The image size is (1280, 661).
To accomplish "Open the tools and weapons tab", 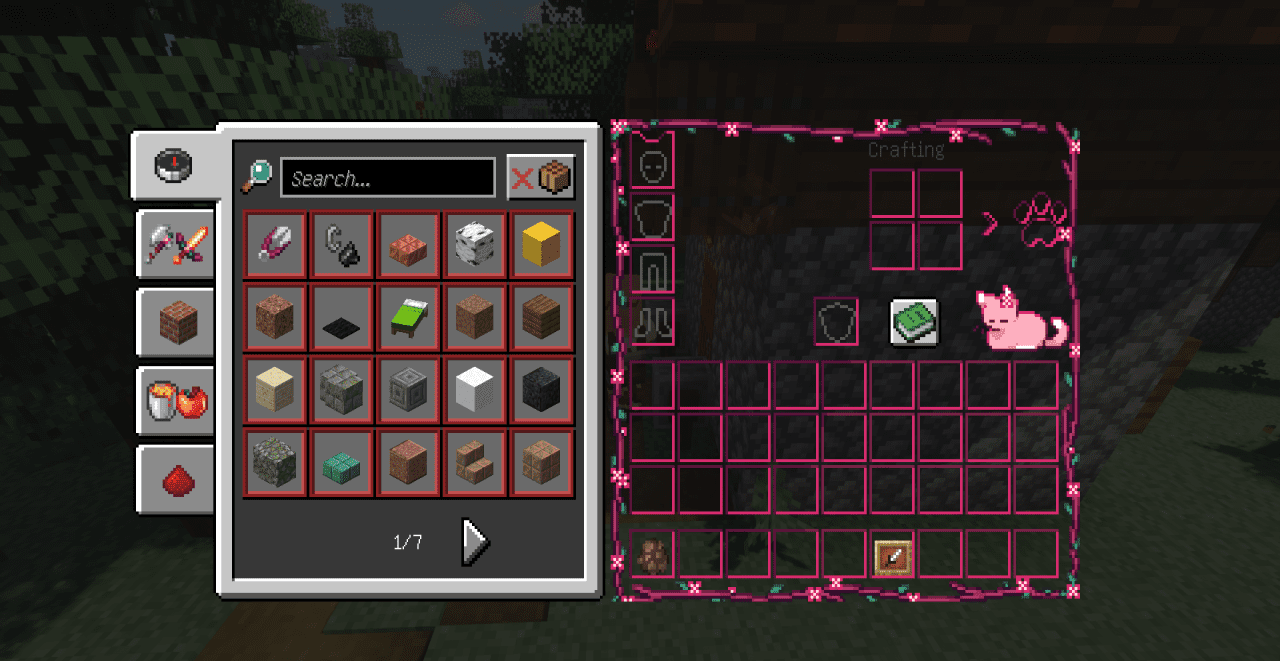I will [176, 244].
